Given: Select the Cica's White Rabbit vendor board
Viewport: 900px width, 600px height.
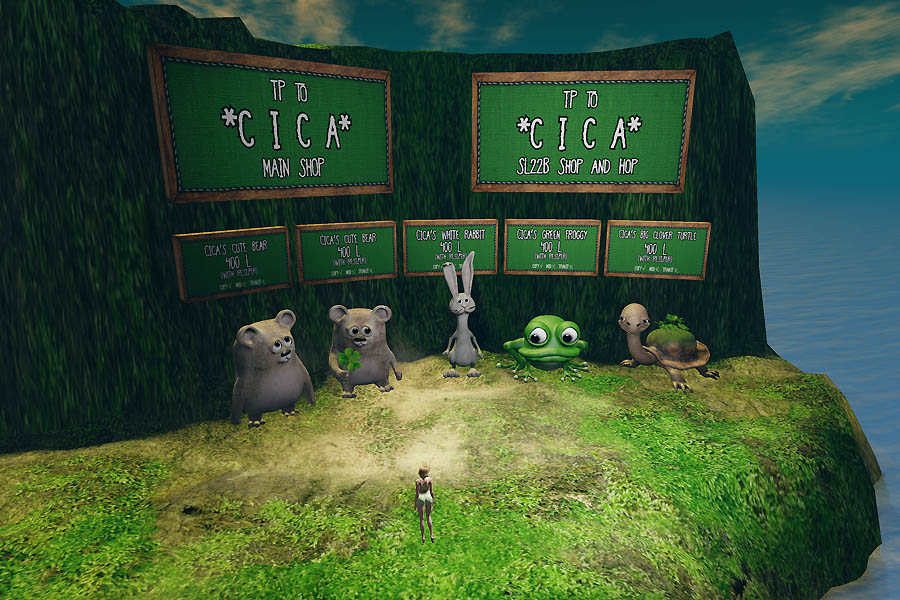Looking at the screenshot, I should coord(450,246).
